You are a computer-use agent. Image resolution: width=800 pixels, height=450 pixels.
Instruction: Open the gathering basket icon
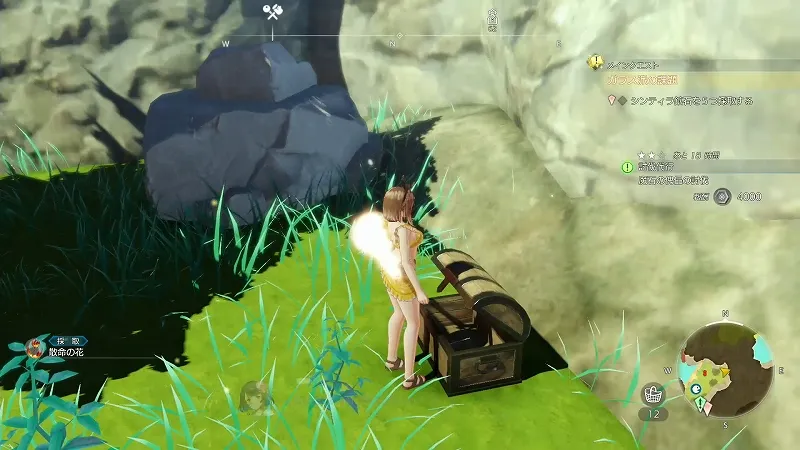pos(655,393)
